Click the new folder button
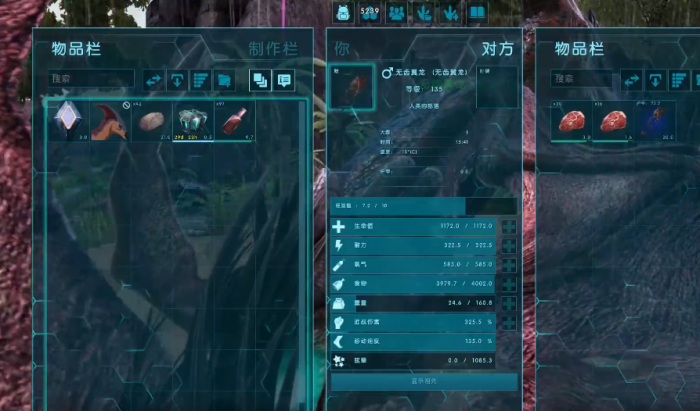 point(225,80)
